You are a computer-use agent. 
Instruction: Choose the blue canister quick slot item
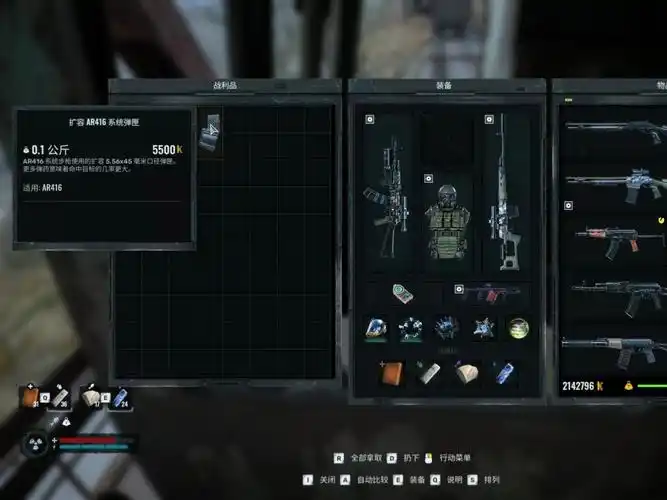tap(503, 372)
